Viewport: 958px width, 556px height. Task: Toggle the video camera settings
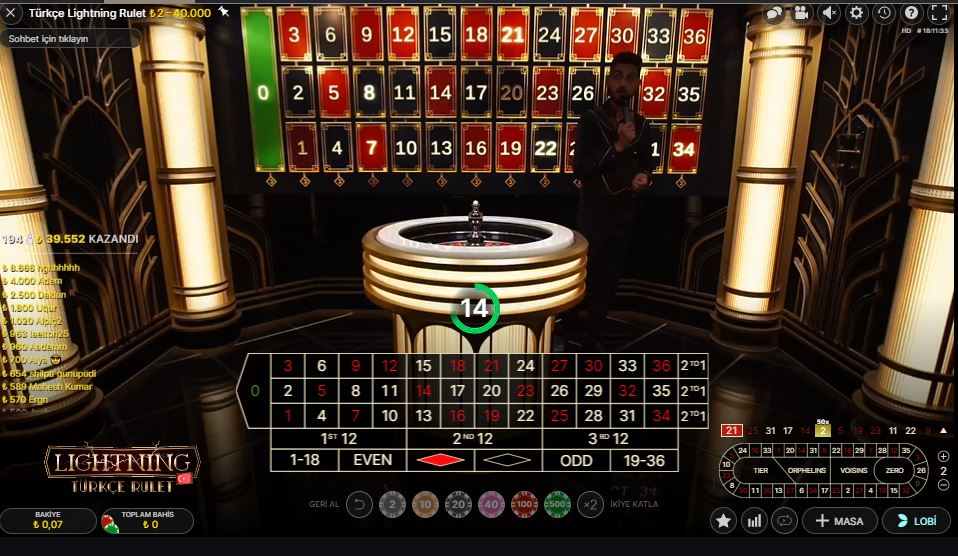click(801, 13)
